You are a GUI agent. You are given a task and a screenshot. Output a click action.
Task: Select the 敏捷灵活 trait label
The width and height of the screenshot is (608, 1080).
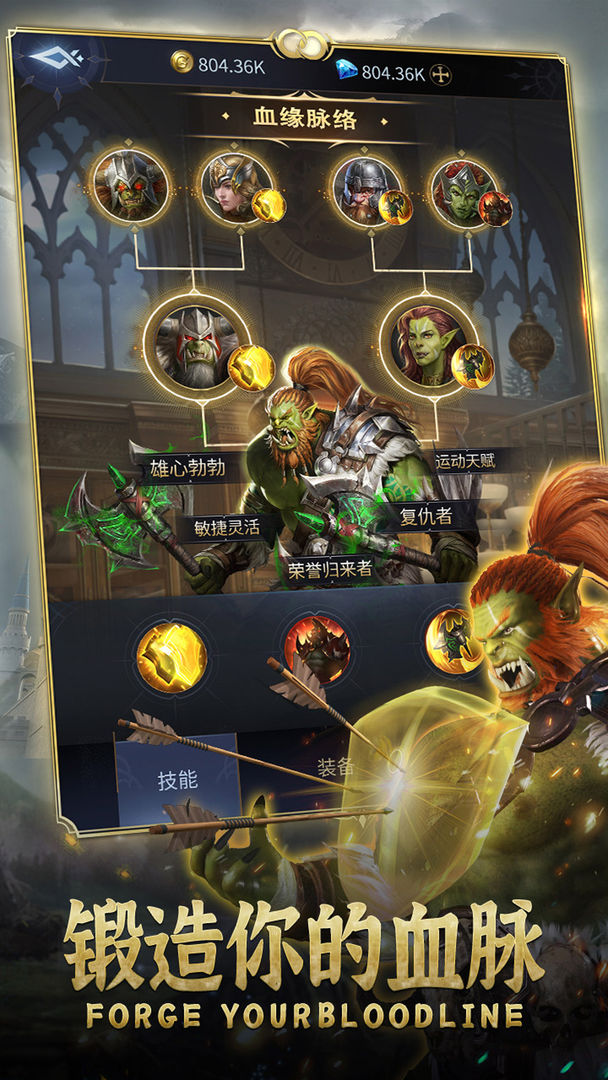pyautogui.click(x=226, y=527)
